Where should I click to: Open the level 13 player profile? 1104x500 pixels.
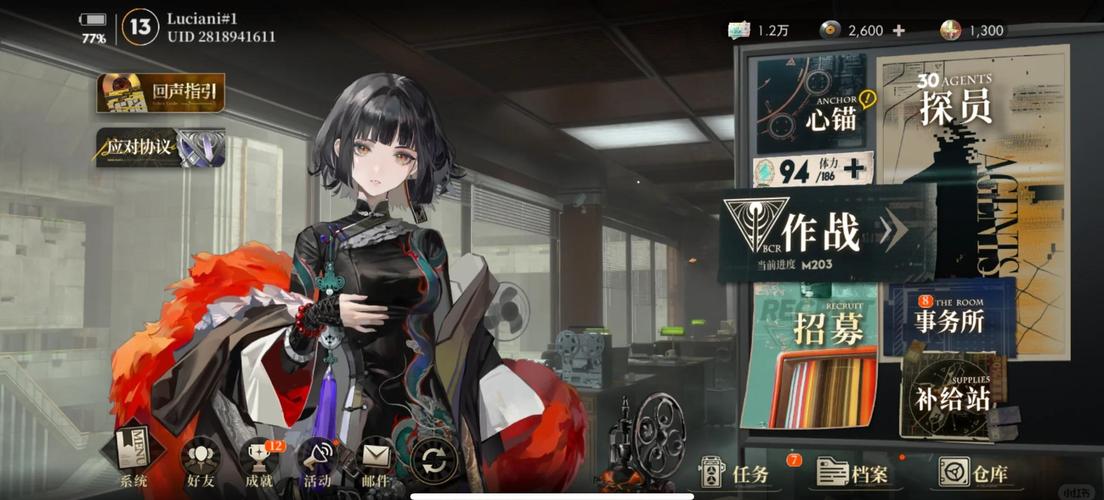tap(140, 27)
